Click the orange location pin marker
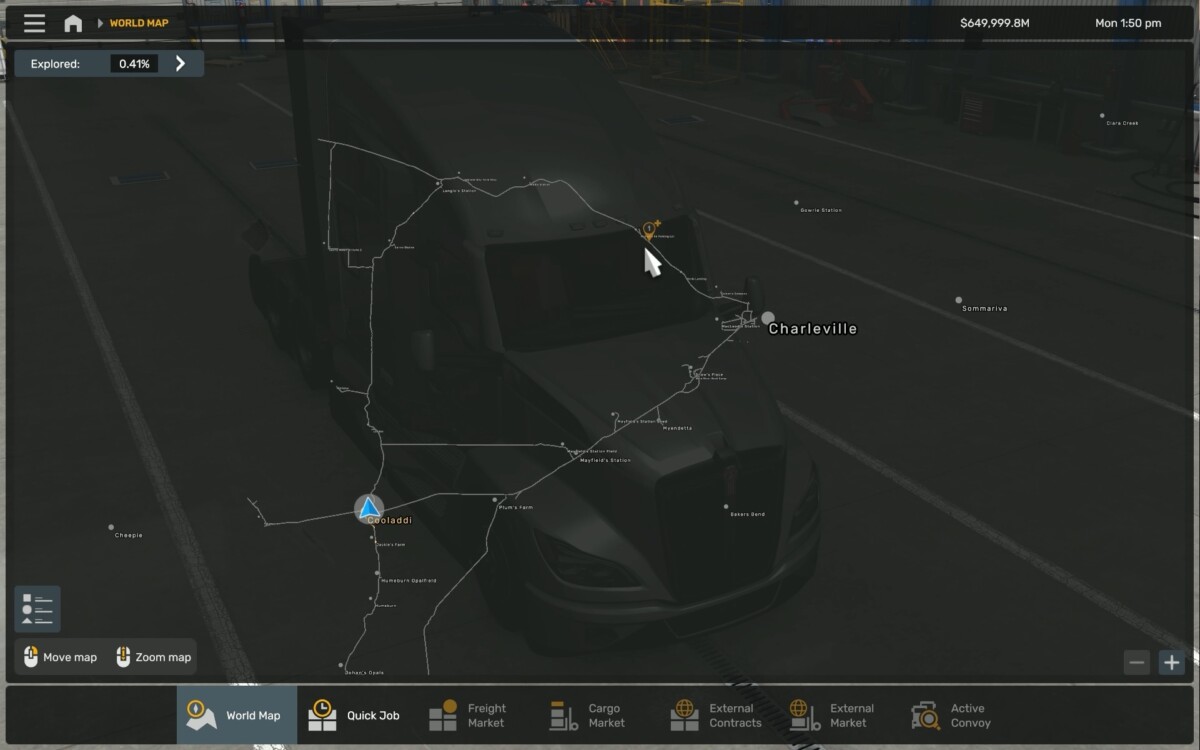Image resolution: width=1200 pixels, height=750 pixels. [x=650, y=231]
